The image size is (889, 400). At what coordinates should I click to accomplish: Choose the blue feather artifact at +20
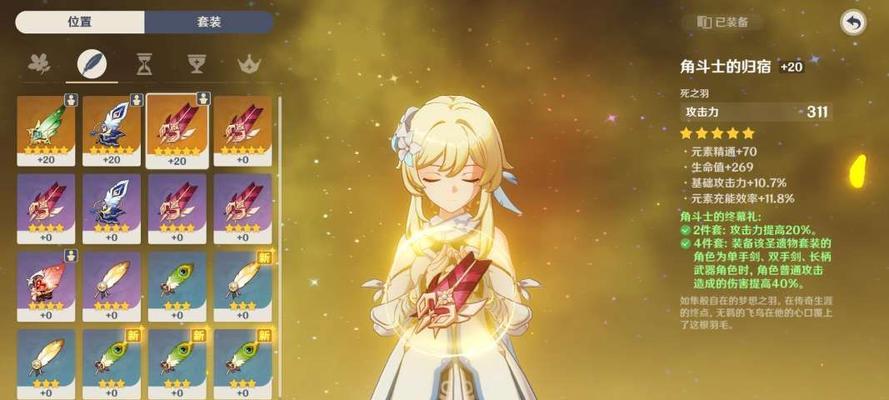[111, 128]
